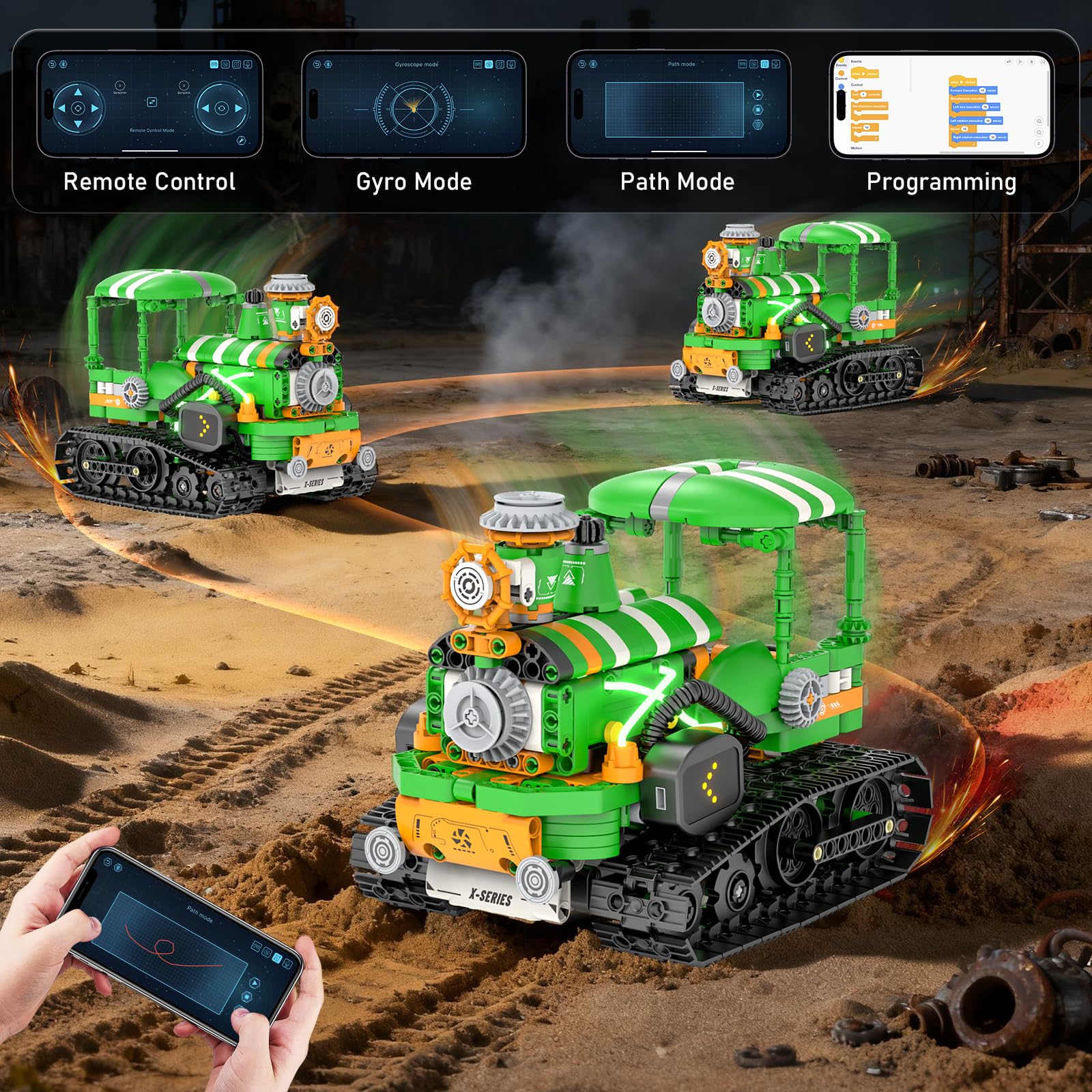Tap the joystick swap icon between the two control pads
The image size is (1092, 1092).
tap(152, 102)
